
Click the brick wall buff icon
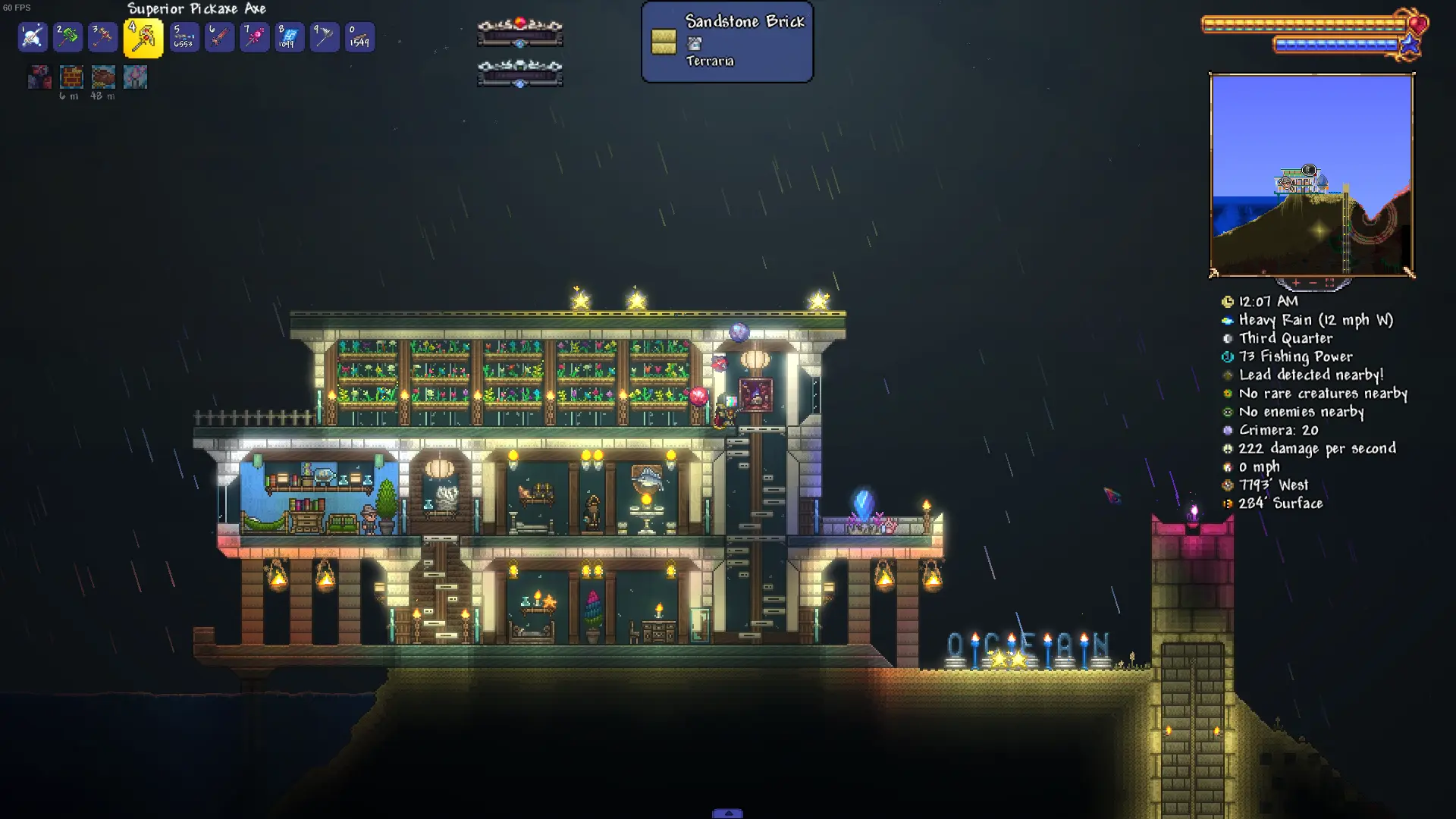[71, 77]
